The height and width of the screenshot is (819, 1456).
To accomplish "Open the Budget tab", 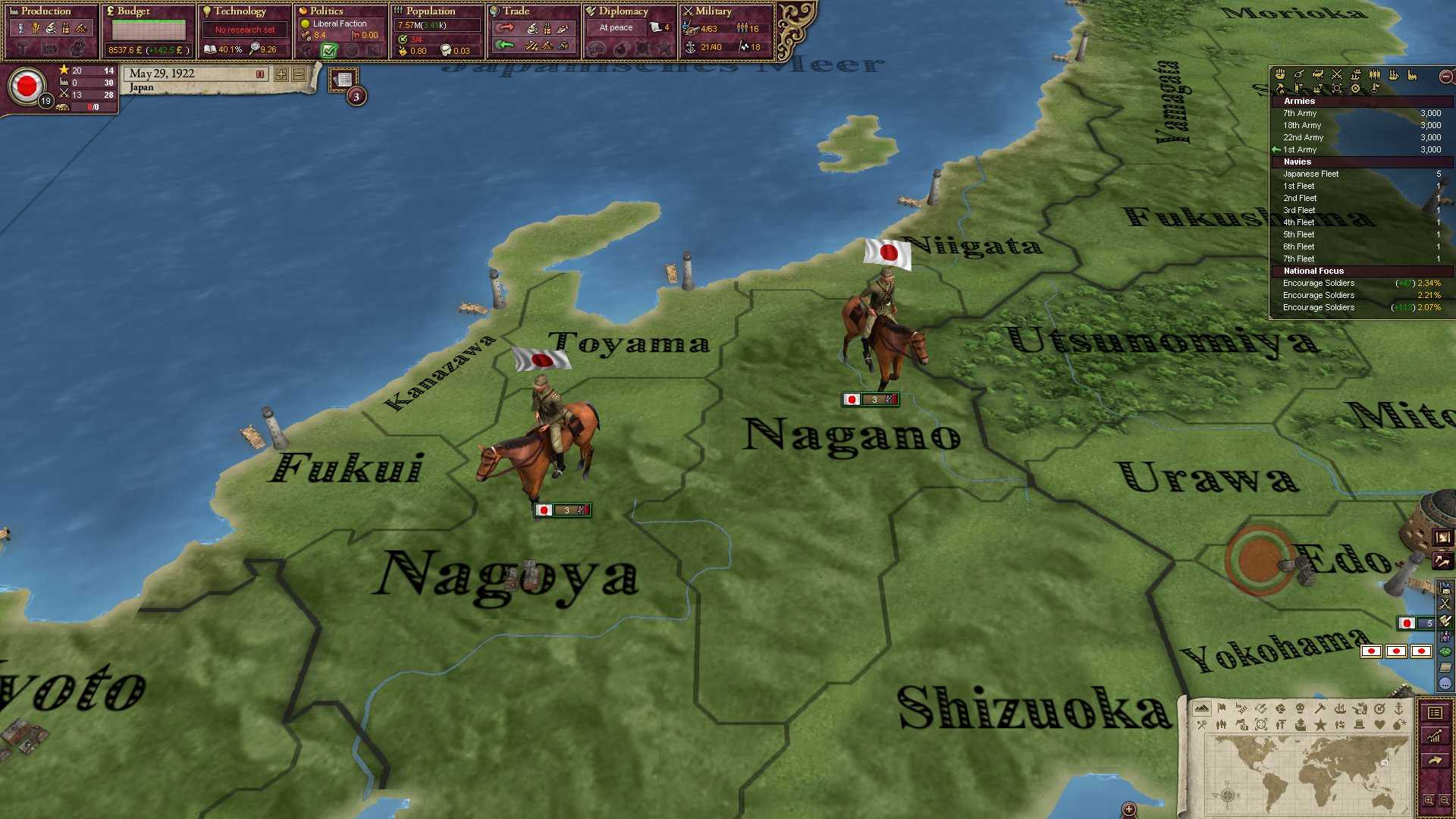I will (x=129, y=11).
